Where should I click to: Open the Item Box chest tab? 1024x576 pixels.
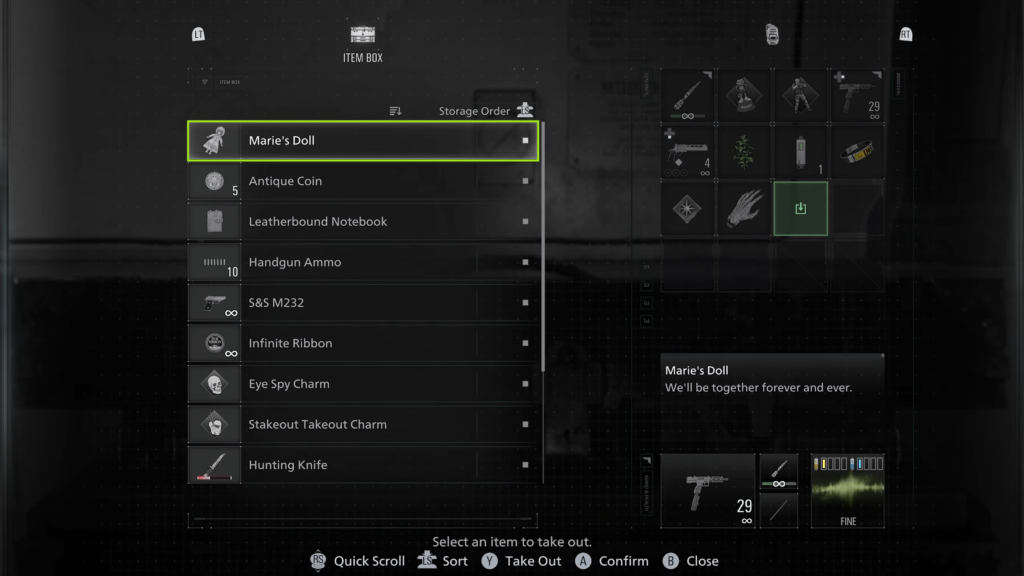click(x=362, y=42)
